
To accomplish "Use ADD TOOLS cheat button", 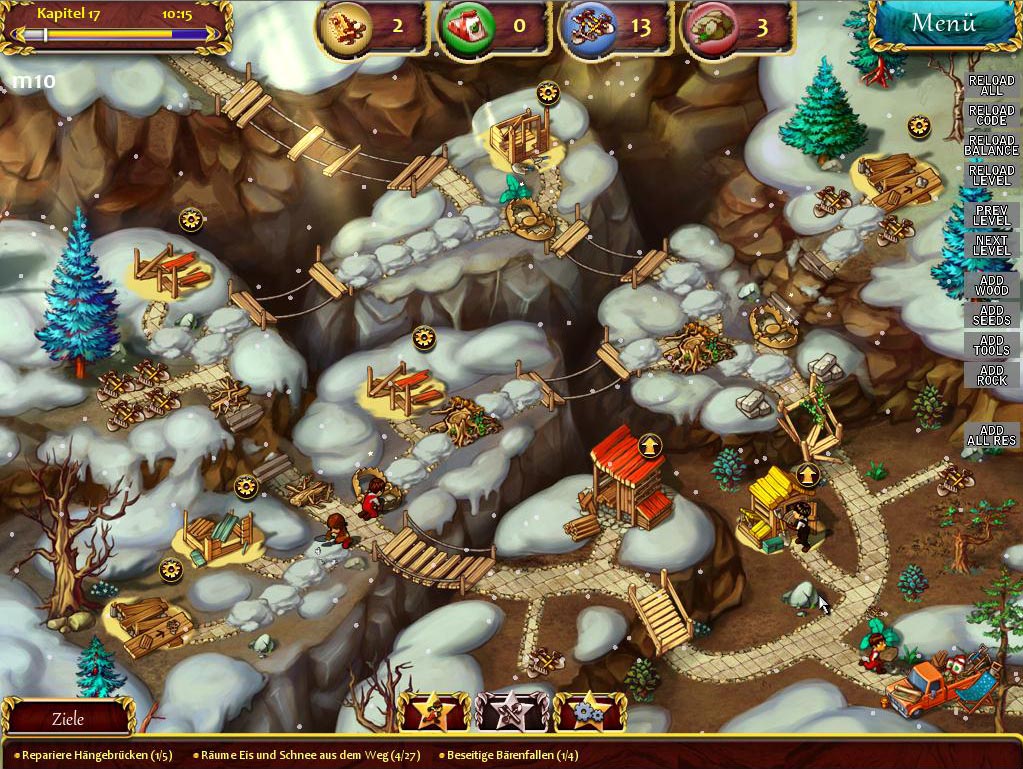I will 991,344.
